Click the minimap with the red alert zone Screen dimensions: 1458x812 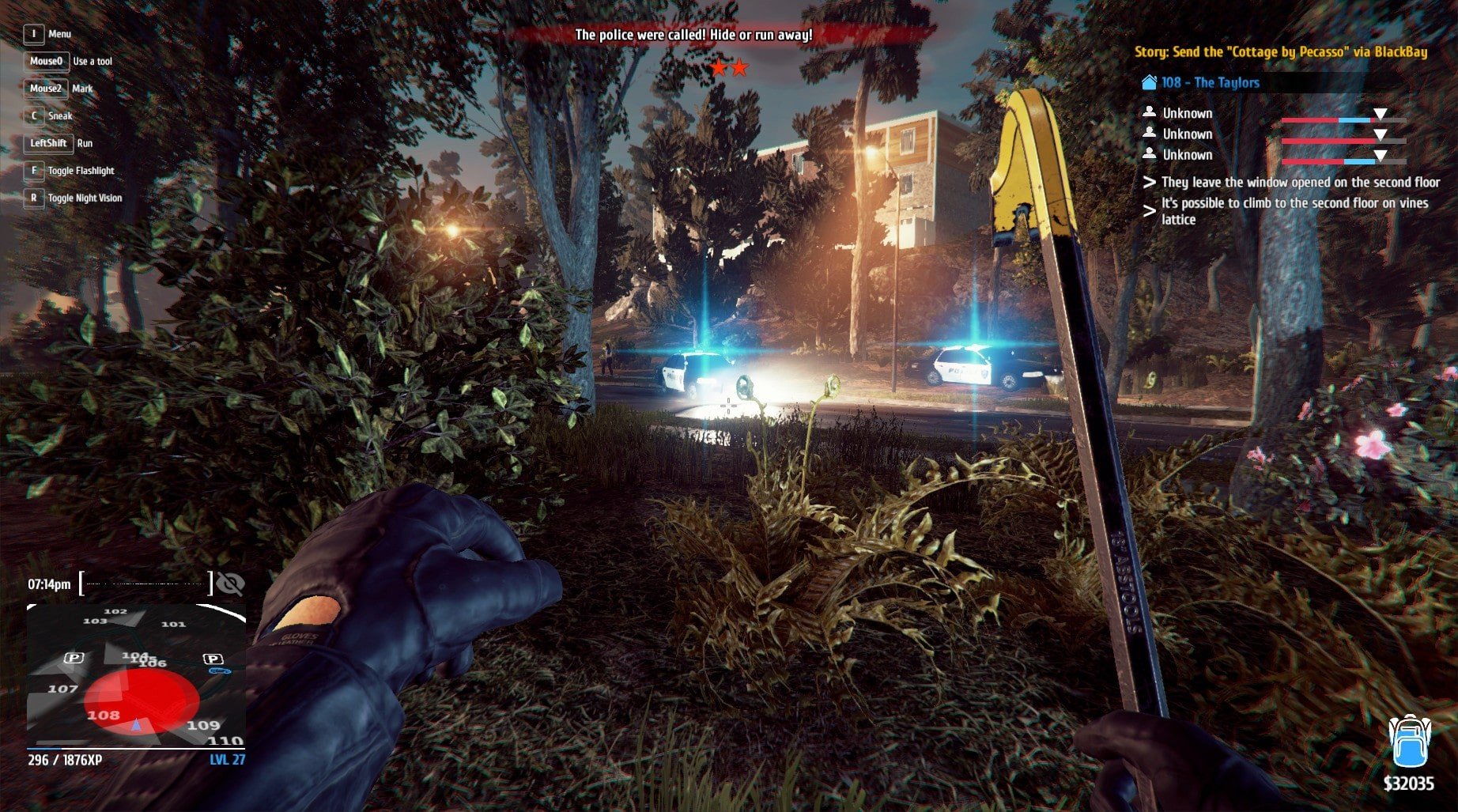[x=136, y=676]
